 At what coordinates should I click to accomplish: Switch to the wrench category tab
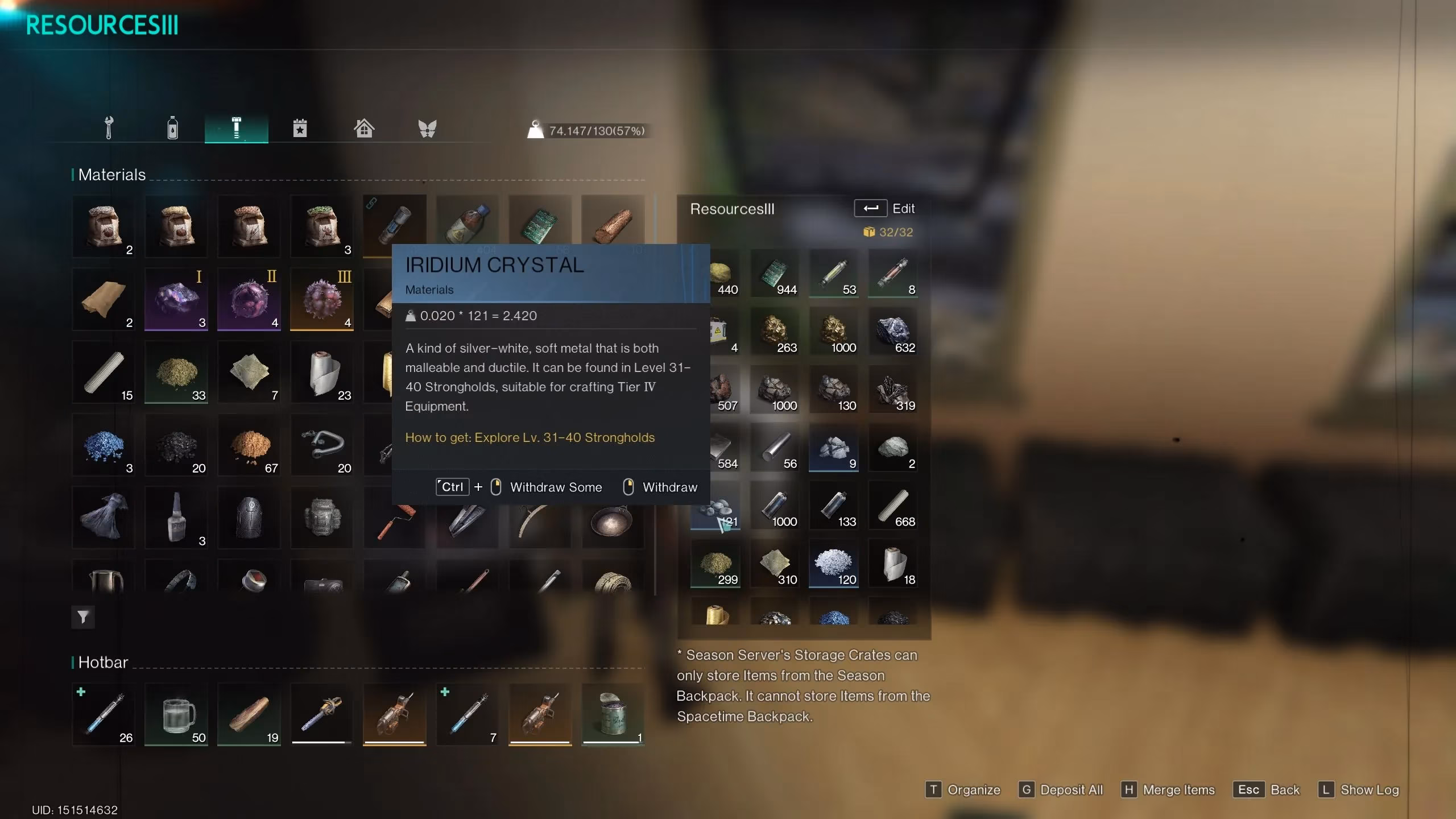(x=109, y=128)
